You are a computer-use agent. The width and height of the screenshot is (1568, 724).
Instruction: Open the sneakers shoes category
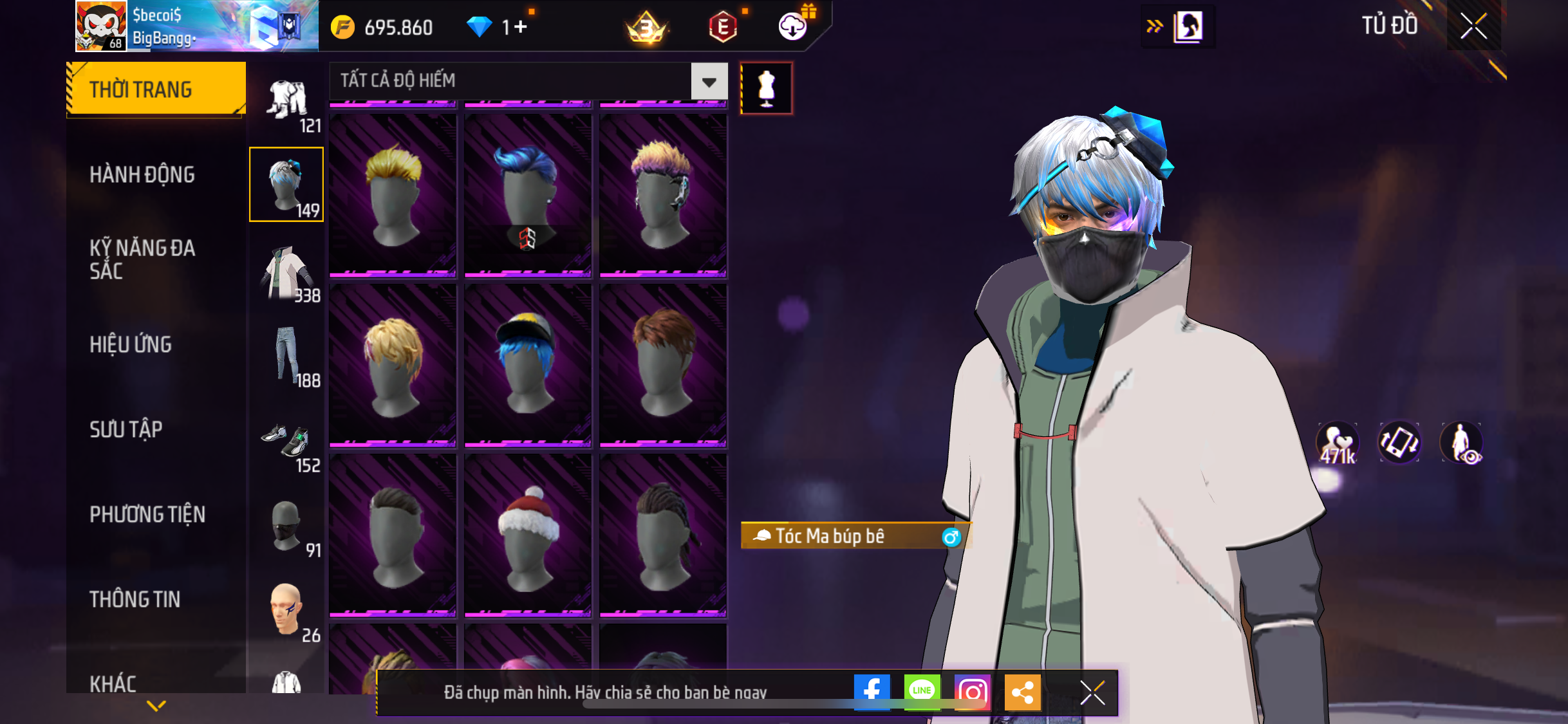287,442
